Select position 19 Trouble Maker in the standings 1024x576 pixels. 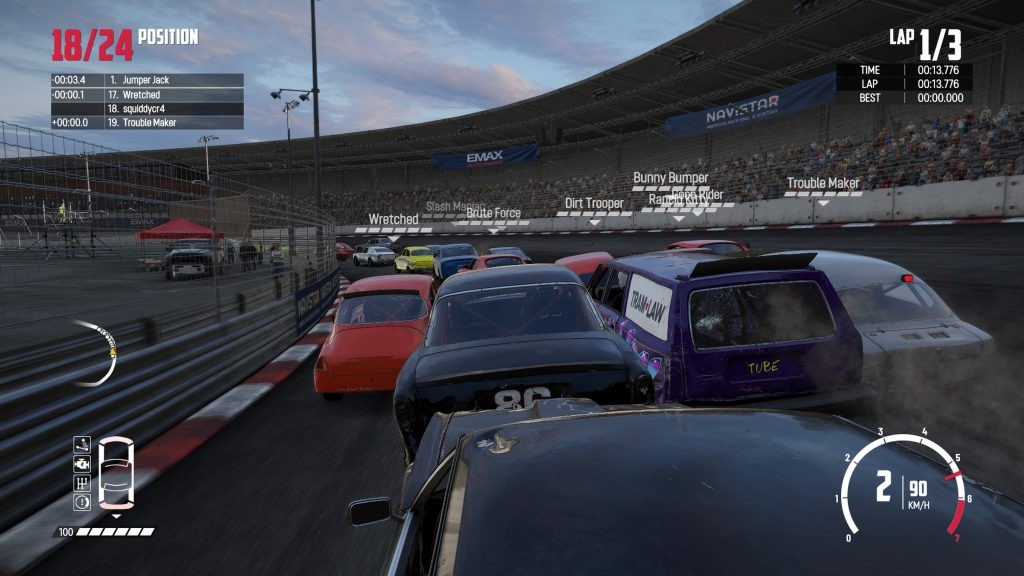point(147,122)
